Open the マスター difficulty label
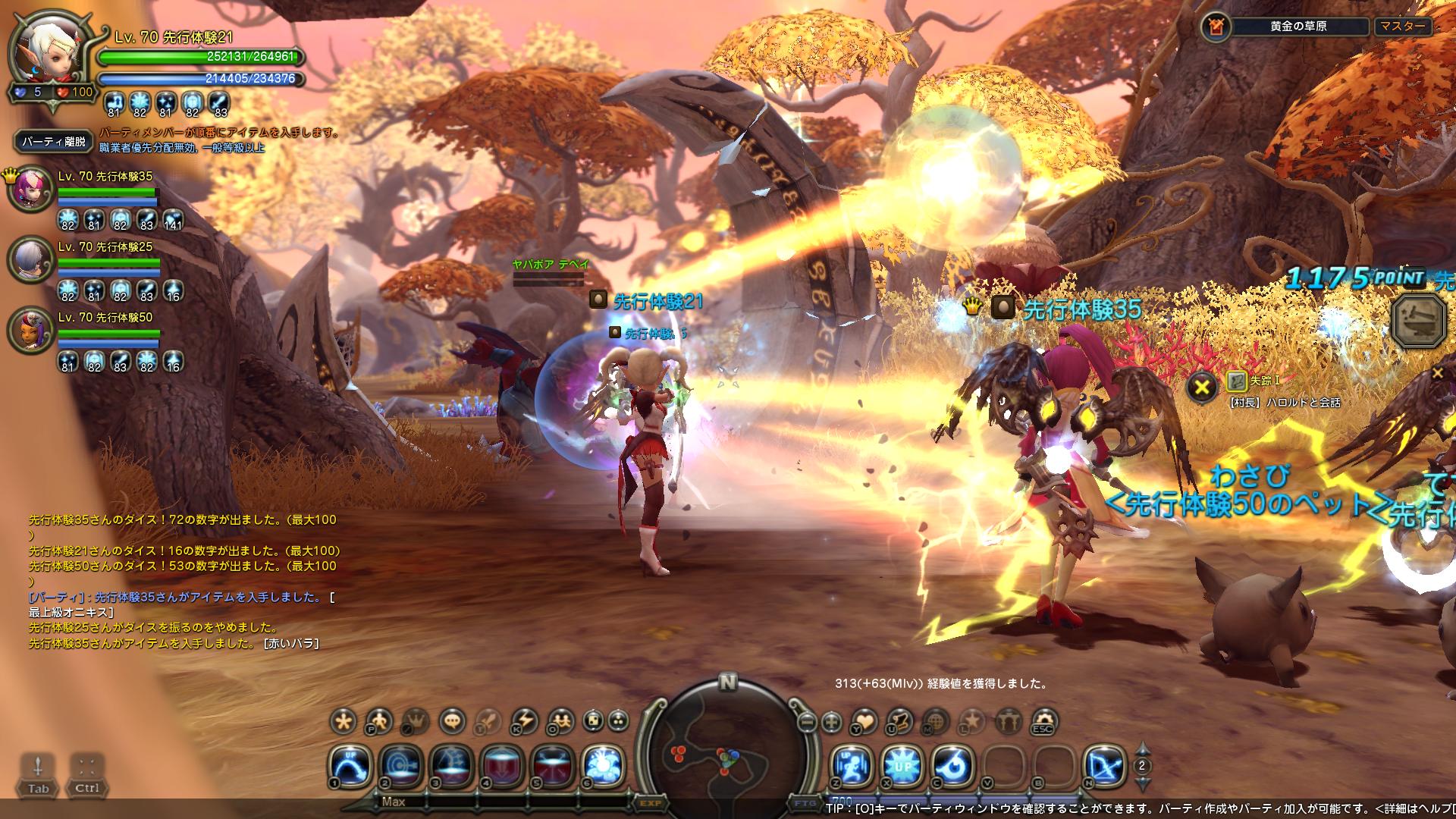The image size is (1456, 819). [1402, 27]
